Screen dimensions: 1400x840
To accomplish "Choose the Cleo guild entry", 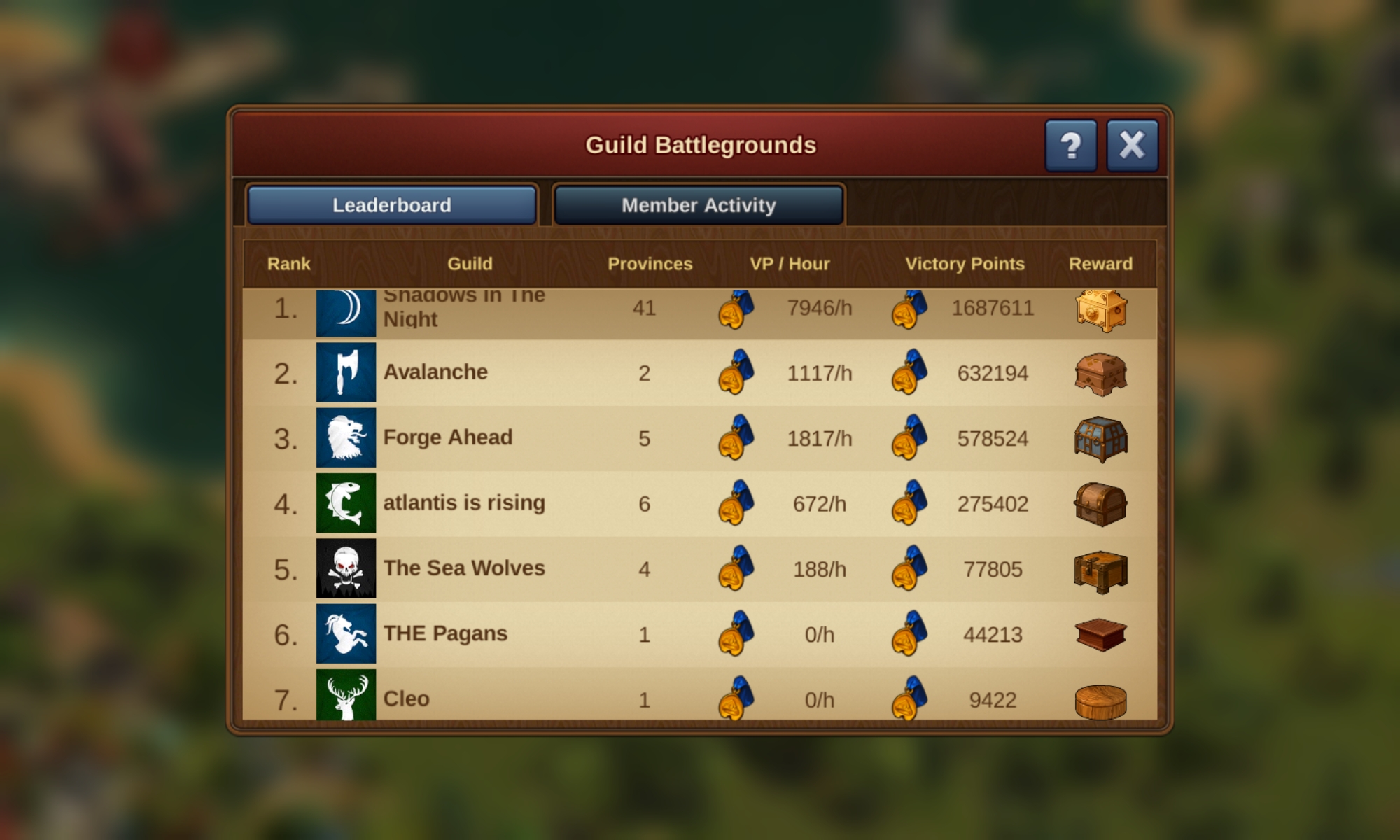I will [407, 698].
